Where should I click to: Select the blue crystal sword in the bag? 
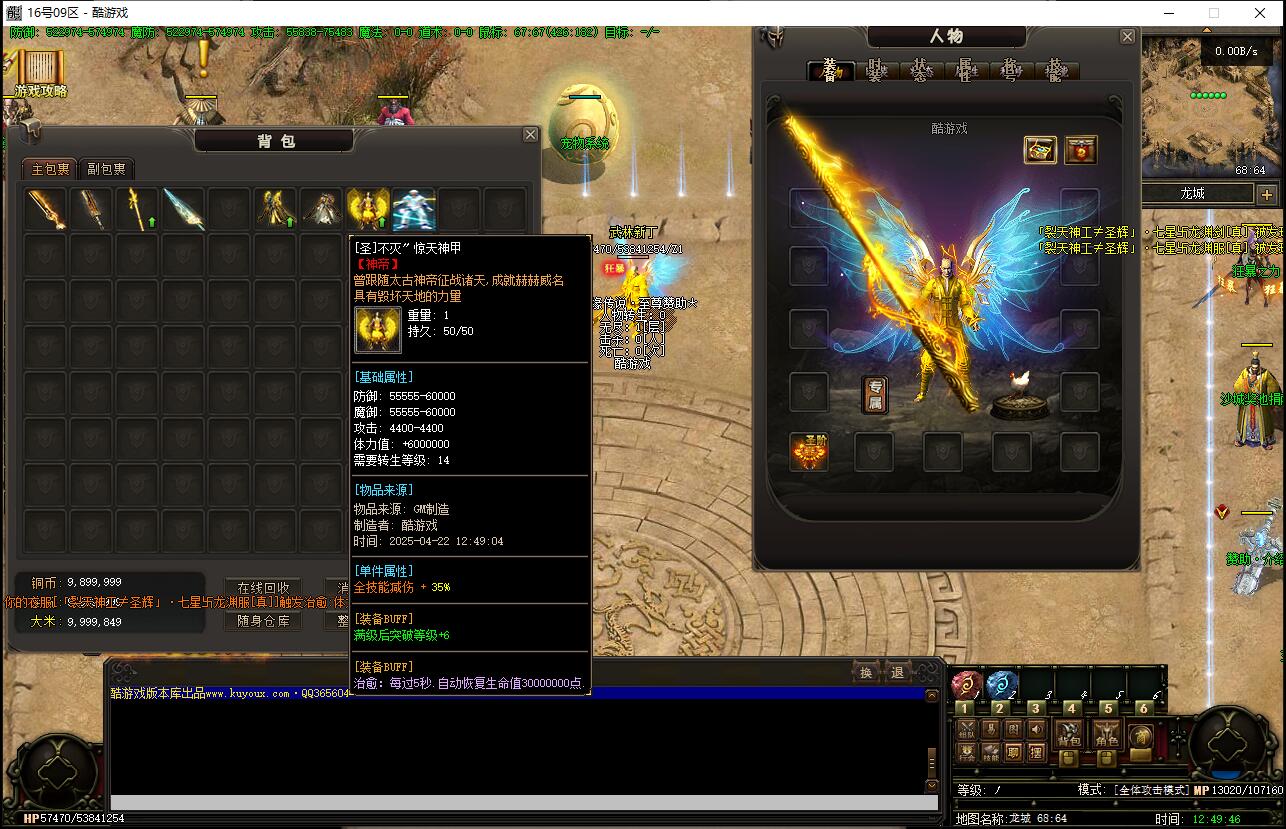[x=184, y=209]
